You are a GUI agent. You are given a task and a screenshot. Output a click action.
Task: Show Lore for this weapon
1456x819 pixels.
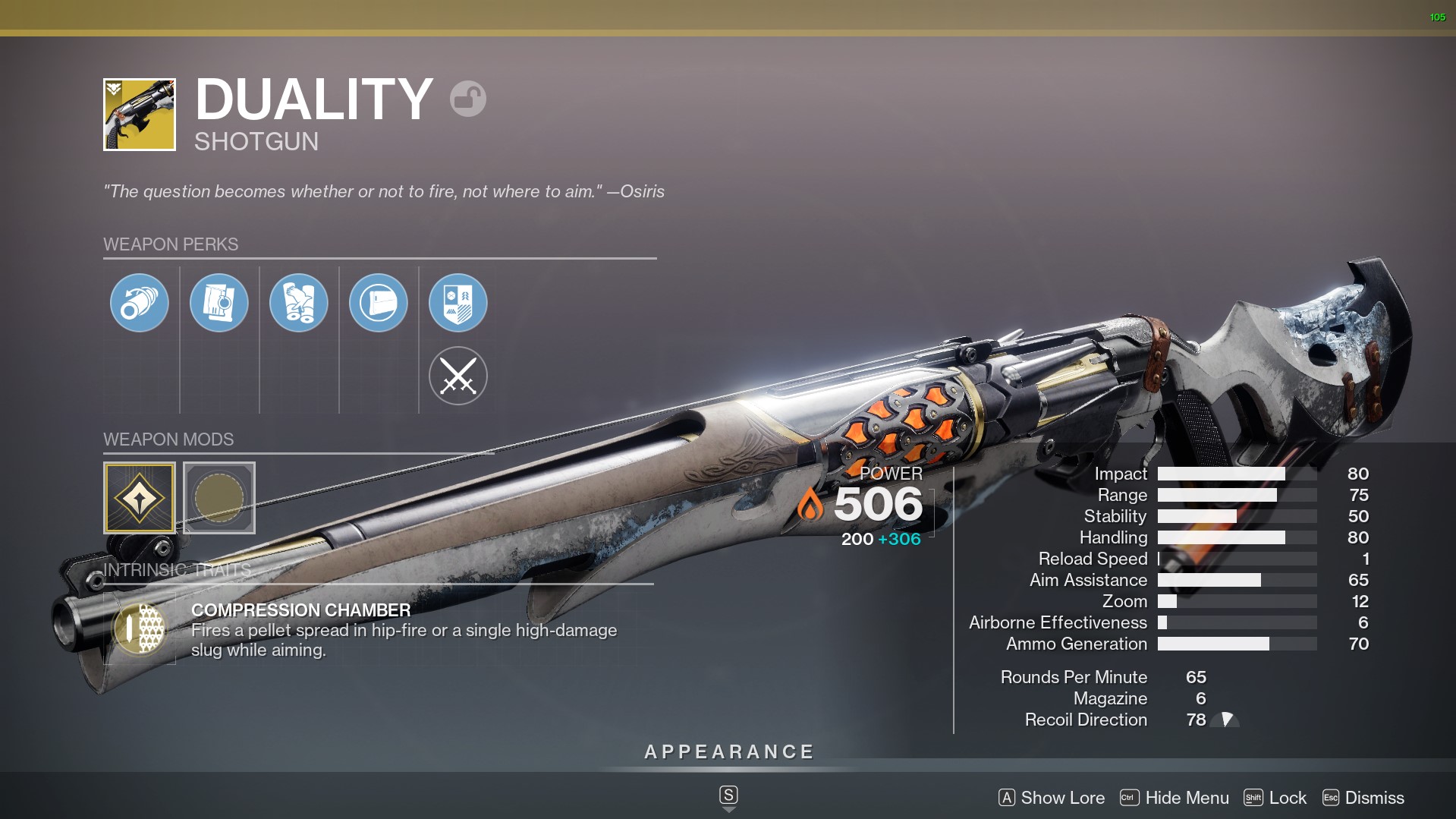click(1052, 798)
